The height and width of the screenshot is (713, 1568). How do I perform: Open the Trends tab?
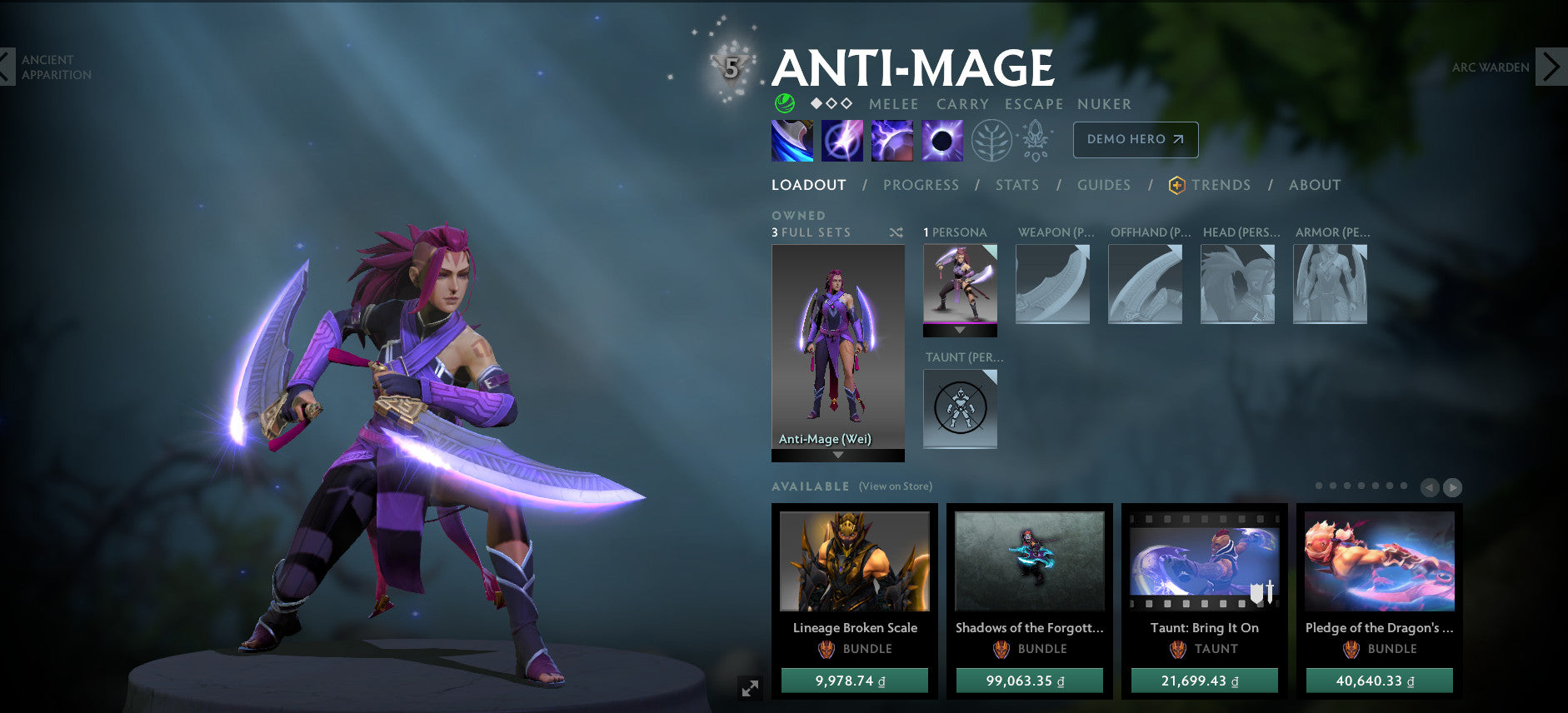pos(1220,185)
